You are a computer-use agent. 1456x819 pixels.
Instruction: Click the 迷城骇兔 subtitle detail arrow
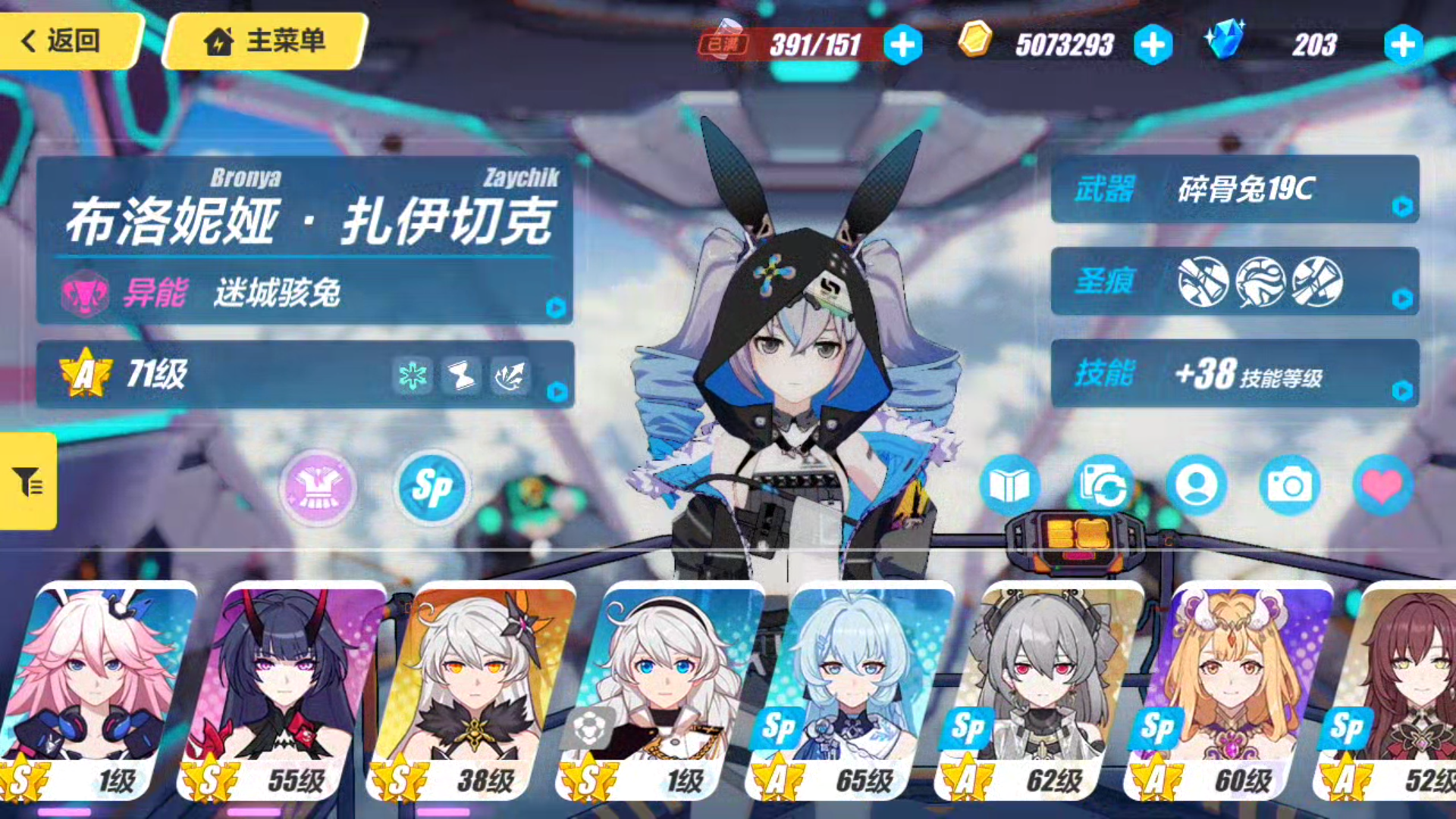pyautogui.click(x=556, y=308)
